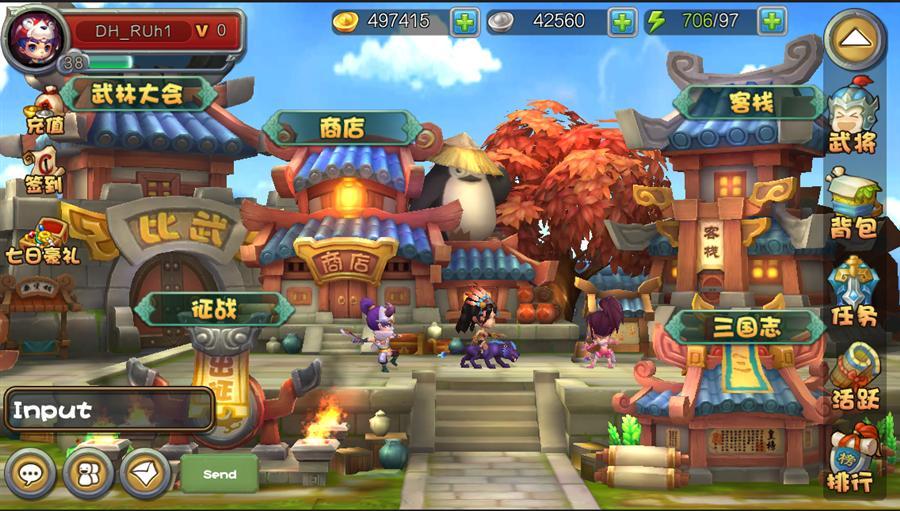Enter the 武林大会 tournament

click(138, 94)
